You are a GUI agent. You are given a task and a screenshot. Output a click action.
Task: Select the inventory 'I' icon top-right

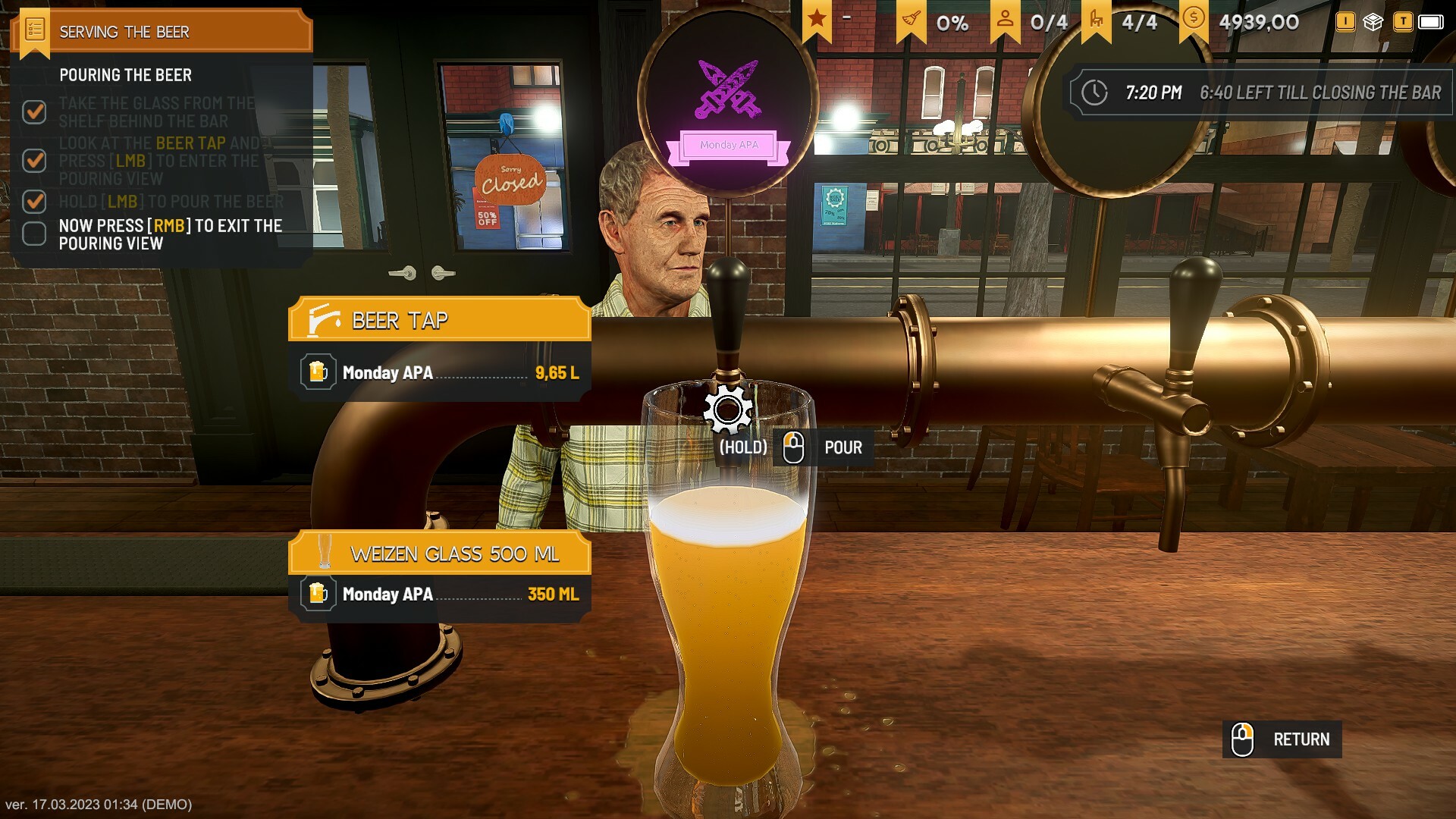click(1345, 22)
